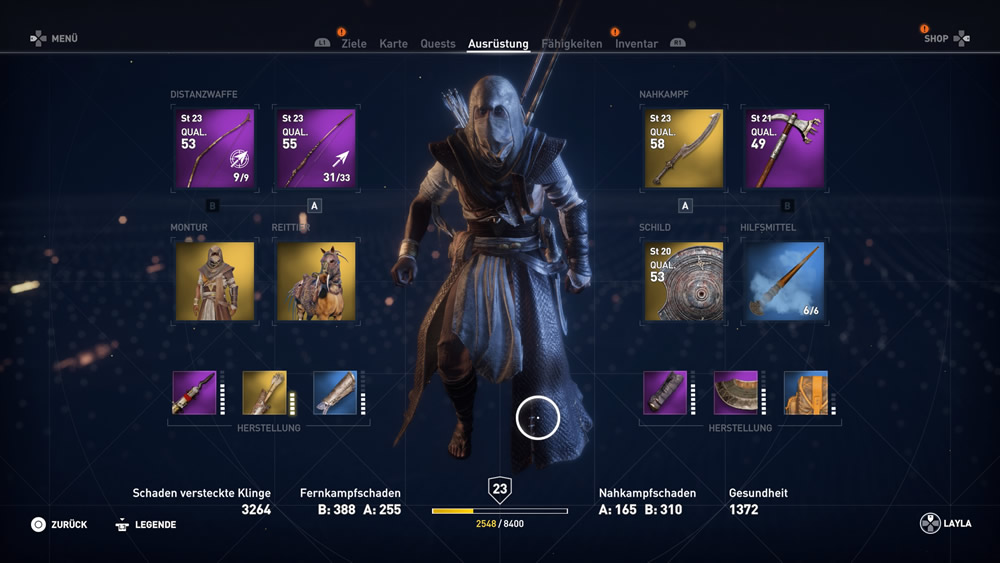1000x563 pixels.
Task: Switch to the Ziele tab
Action: 353,44
